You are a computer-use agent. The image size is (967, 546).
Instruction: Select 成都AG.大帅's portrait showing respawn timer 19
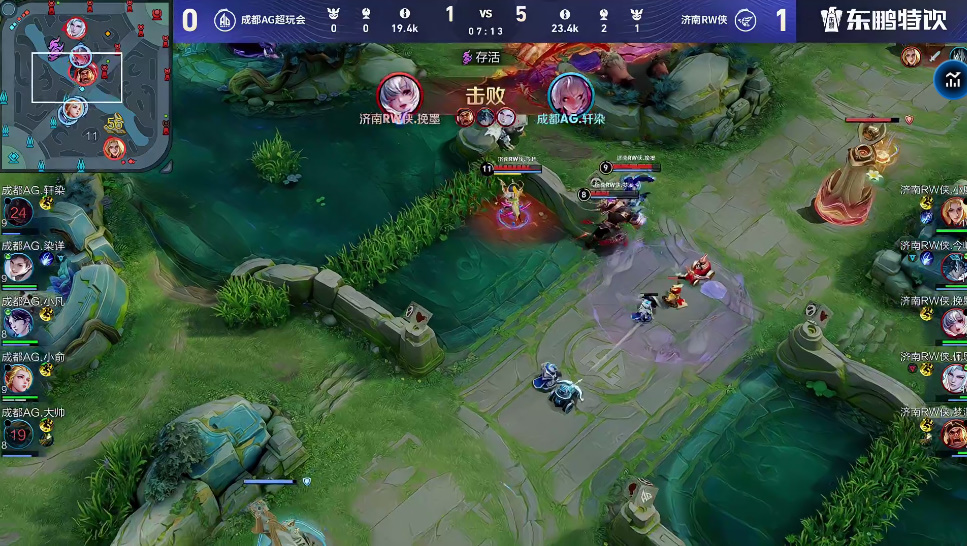[19, 433]
